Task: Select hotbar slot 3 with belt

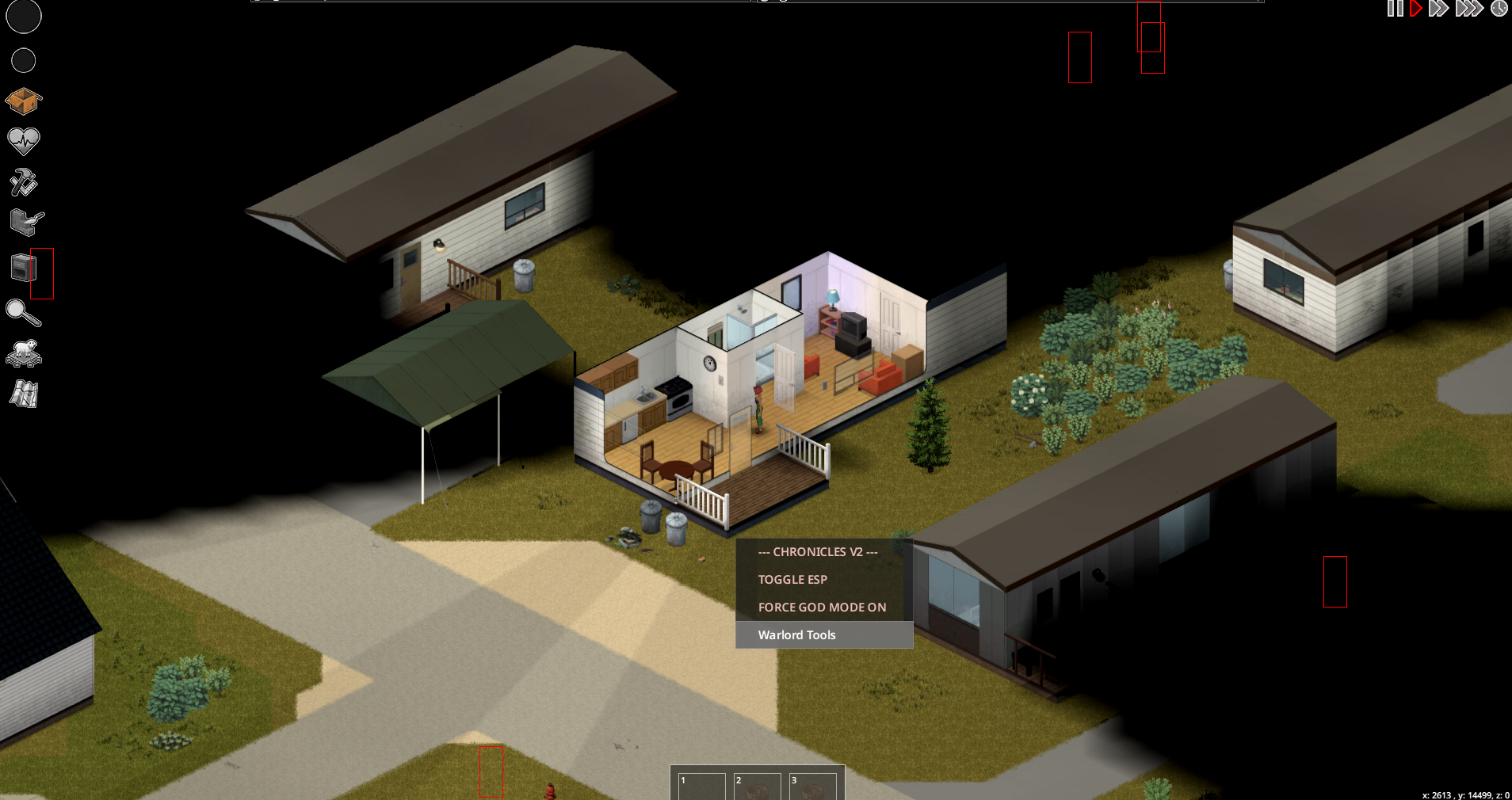Action: point(812,787)
